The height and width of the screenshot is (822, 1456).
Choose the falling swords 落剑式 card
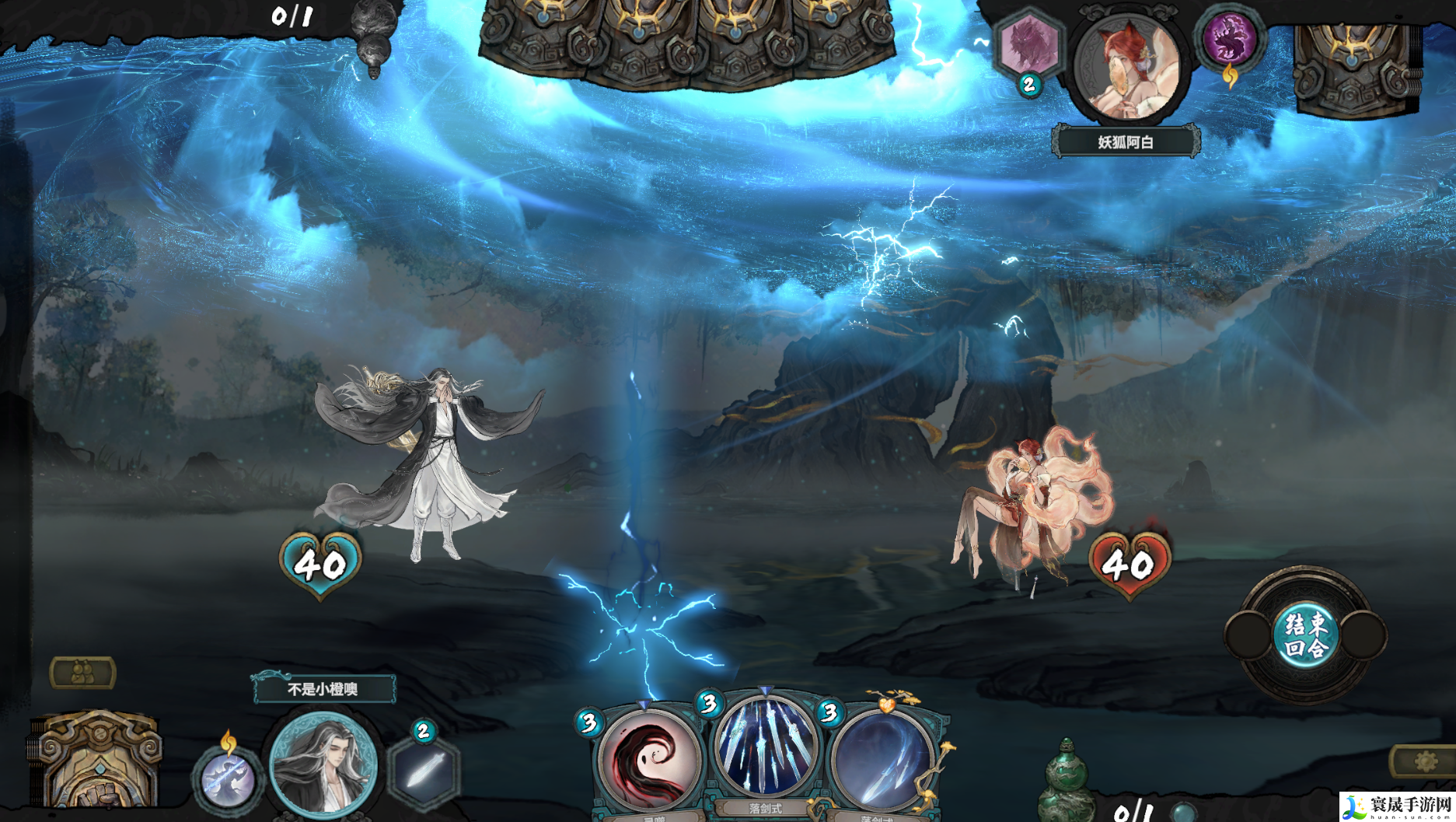766,750
